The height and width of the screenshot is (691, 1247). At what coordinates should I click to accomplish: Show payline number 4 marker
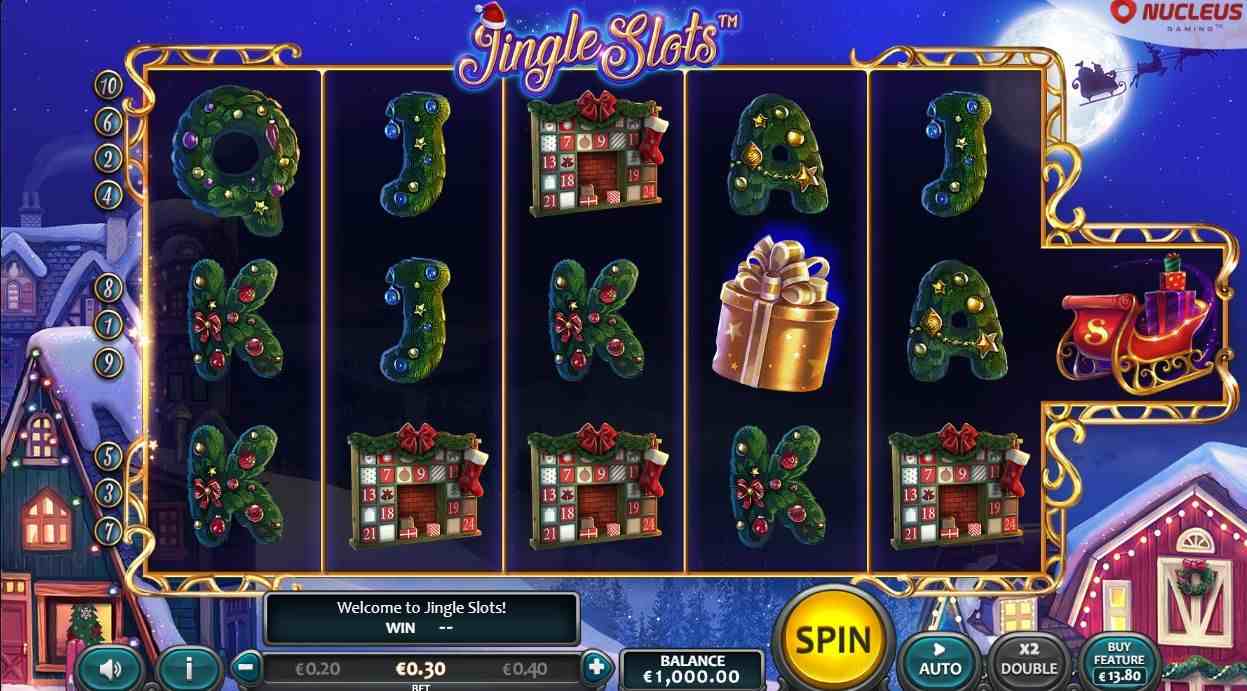tap(108, 193)
